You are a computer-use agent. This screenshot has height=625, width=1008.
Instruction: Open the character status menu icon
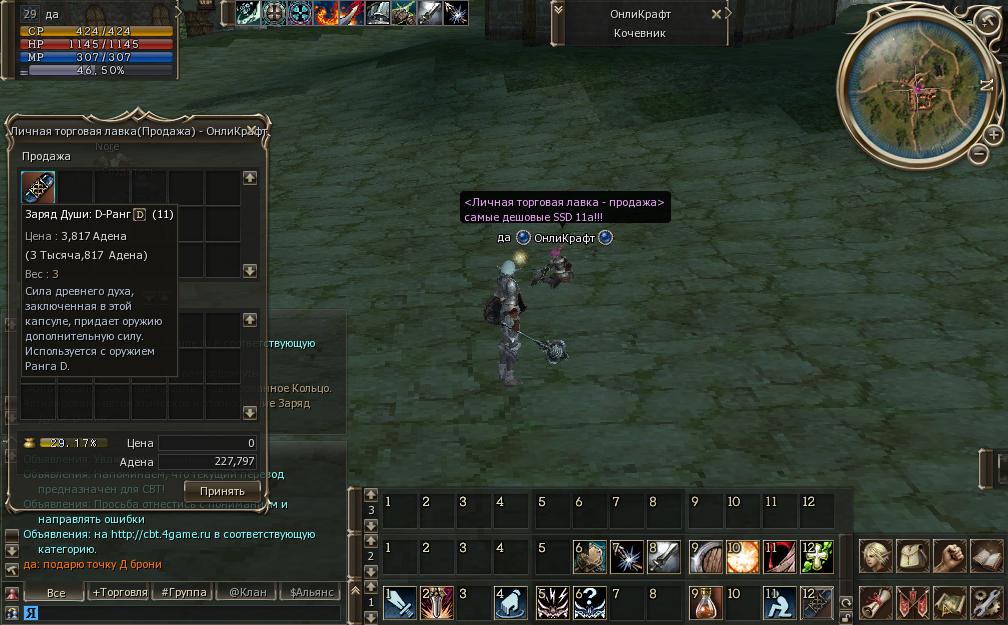click(x=877, y=555)
